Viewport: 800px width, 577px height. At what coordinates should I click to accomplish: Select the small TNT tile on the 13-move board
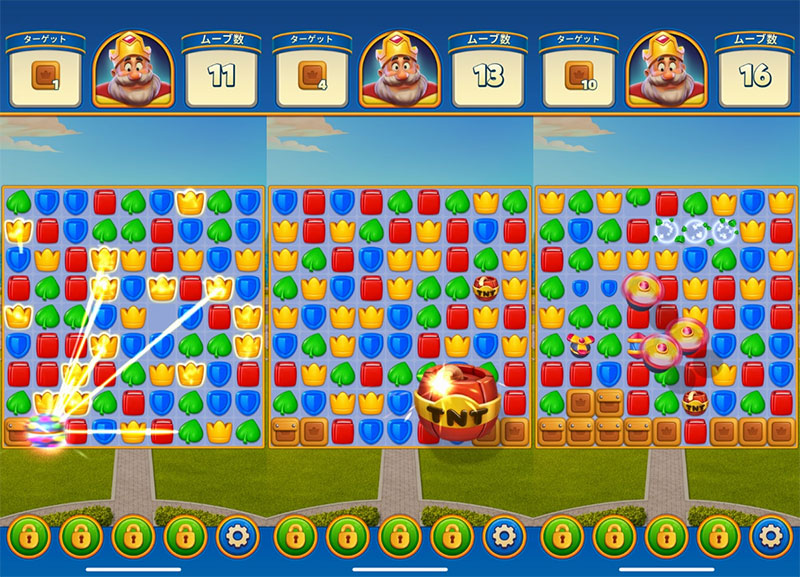487,289
